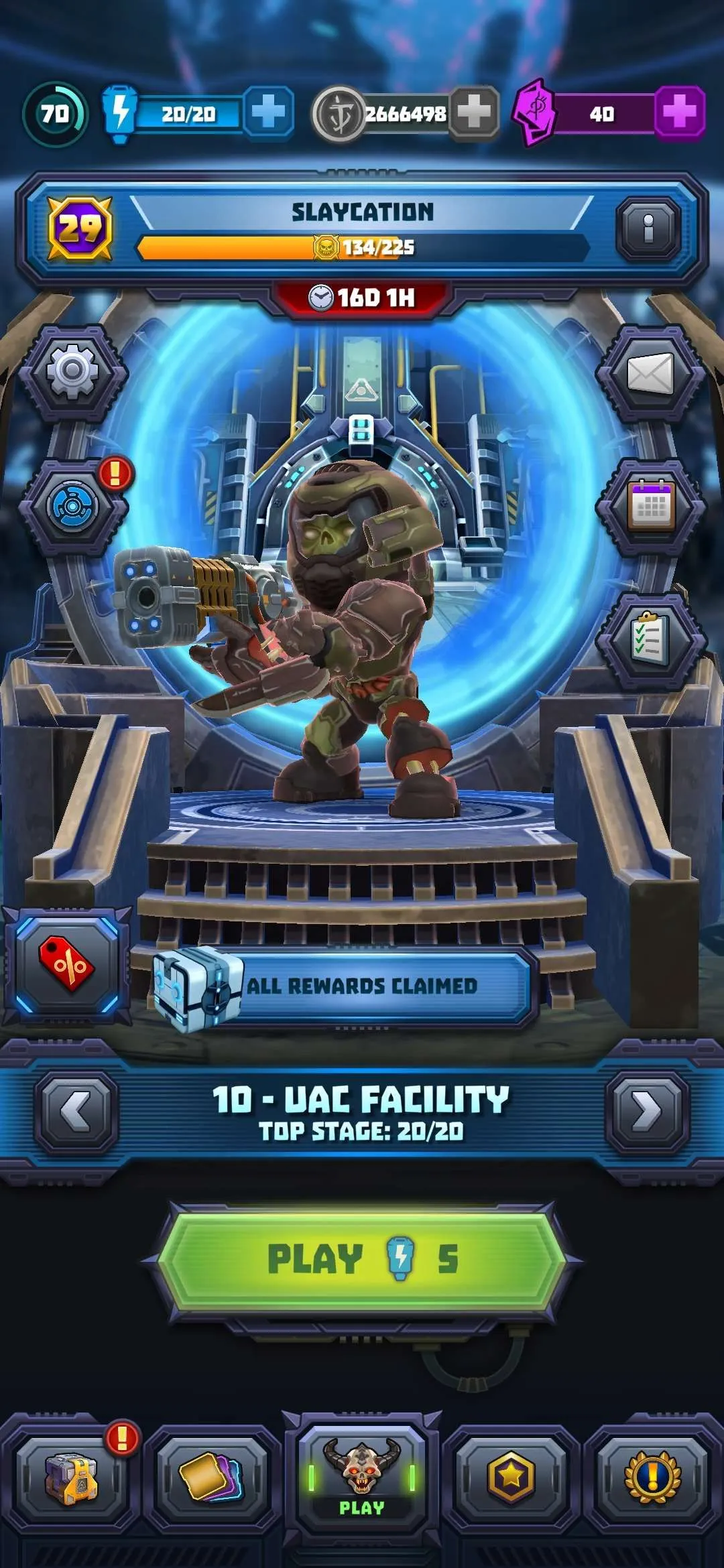
Task: Show the clipboard checklist missions
Action: (649, 640)
